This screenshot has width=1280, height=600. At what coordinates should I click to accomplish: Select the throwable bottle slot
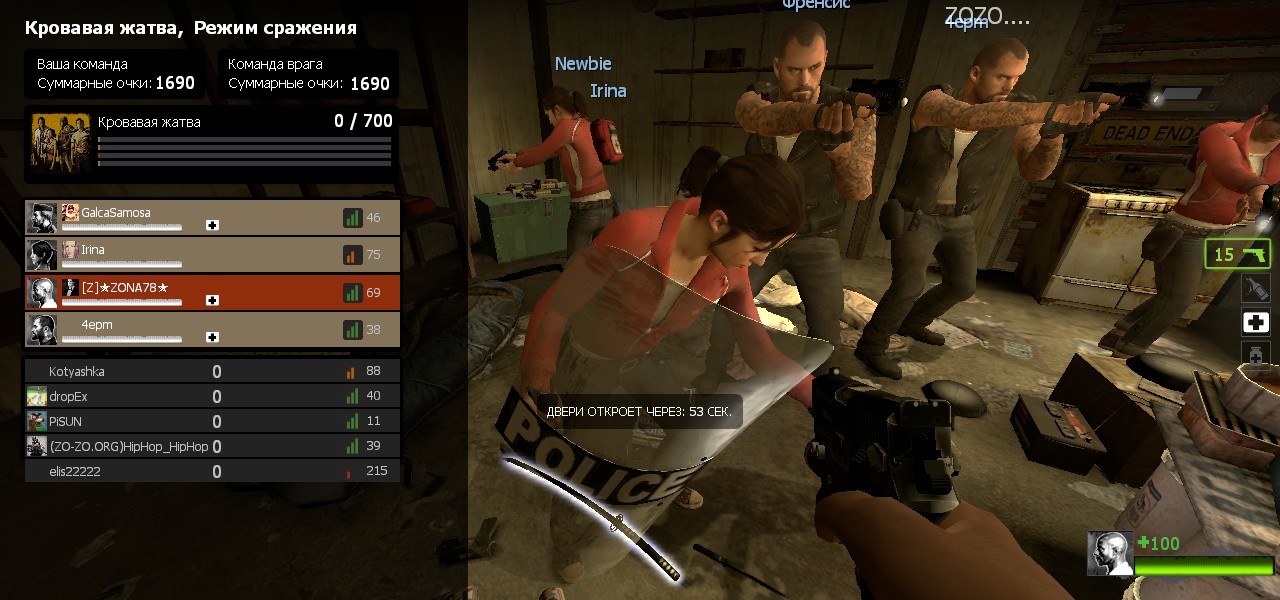point(1256,289)
